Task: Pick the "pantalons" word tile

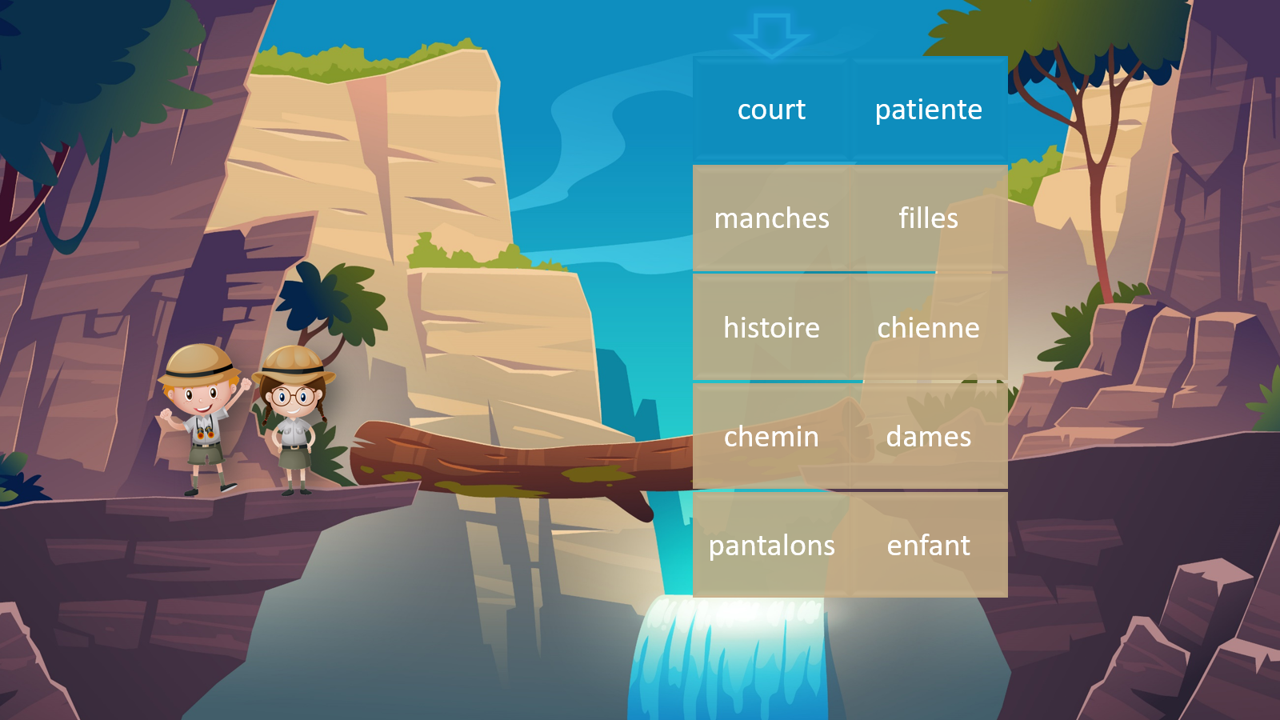Action: 771,546
